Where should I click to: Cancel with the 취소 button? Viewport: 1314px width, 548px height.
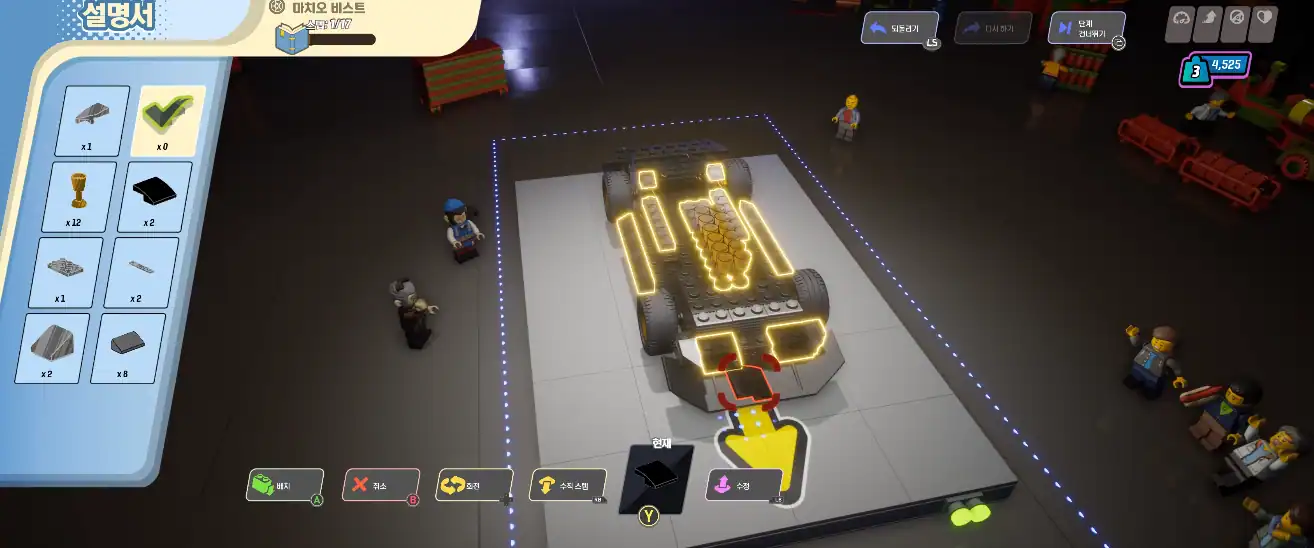[379, 485]
